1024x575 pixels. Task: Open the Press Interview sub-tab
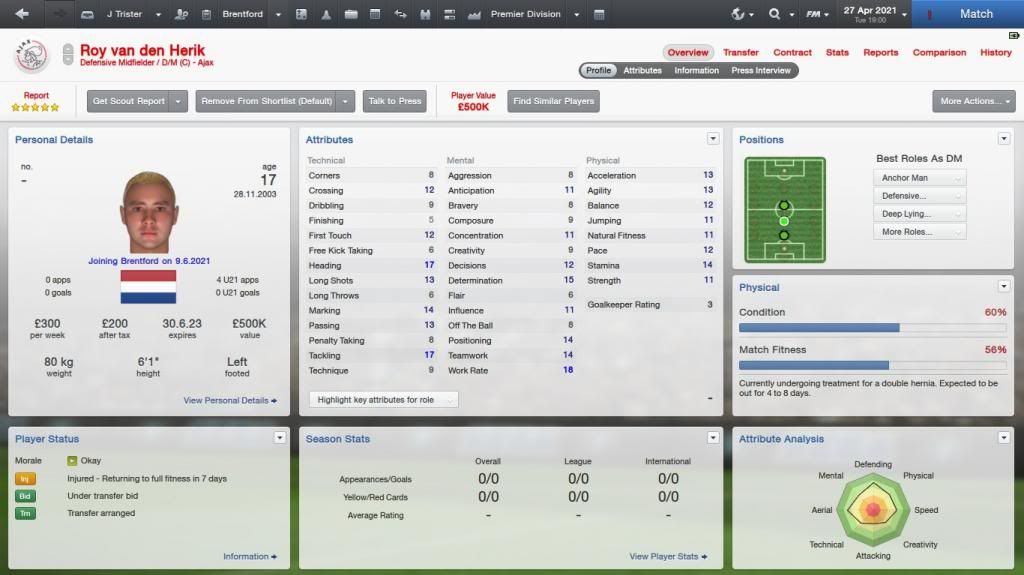[761, 71]
